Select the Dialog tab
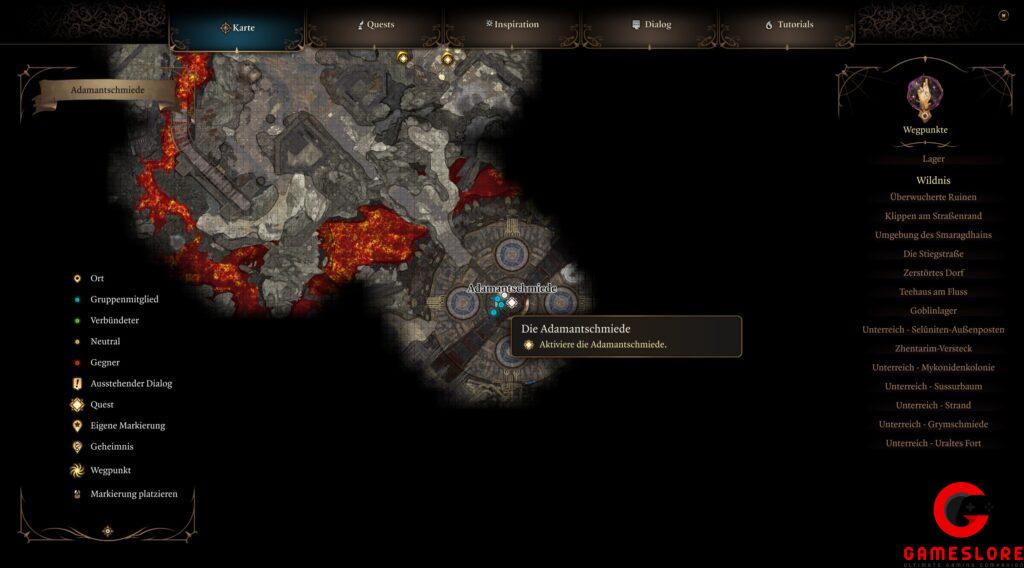1024x568 pixels. pyautogui.click(x=651, y=24)
